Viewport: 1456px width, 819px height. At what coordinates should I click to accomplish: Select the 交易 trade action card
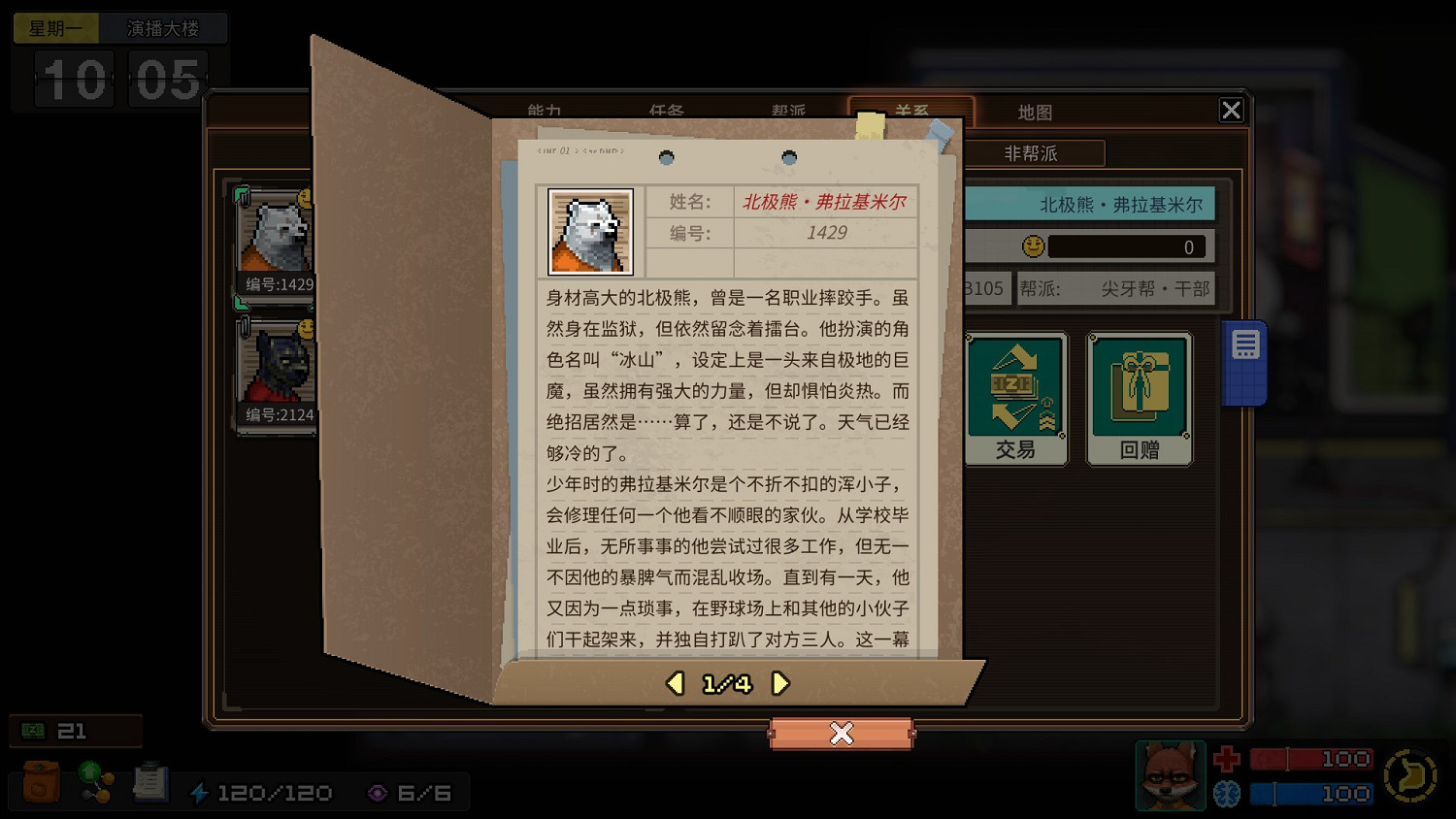1015,396
